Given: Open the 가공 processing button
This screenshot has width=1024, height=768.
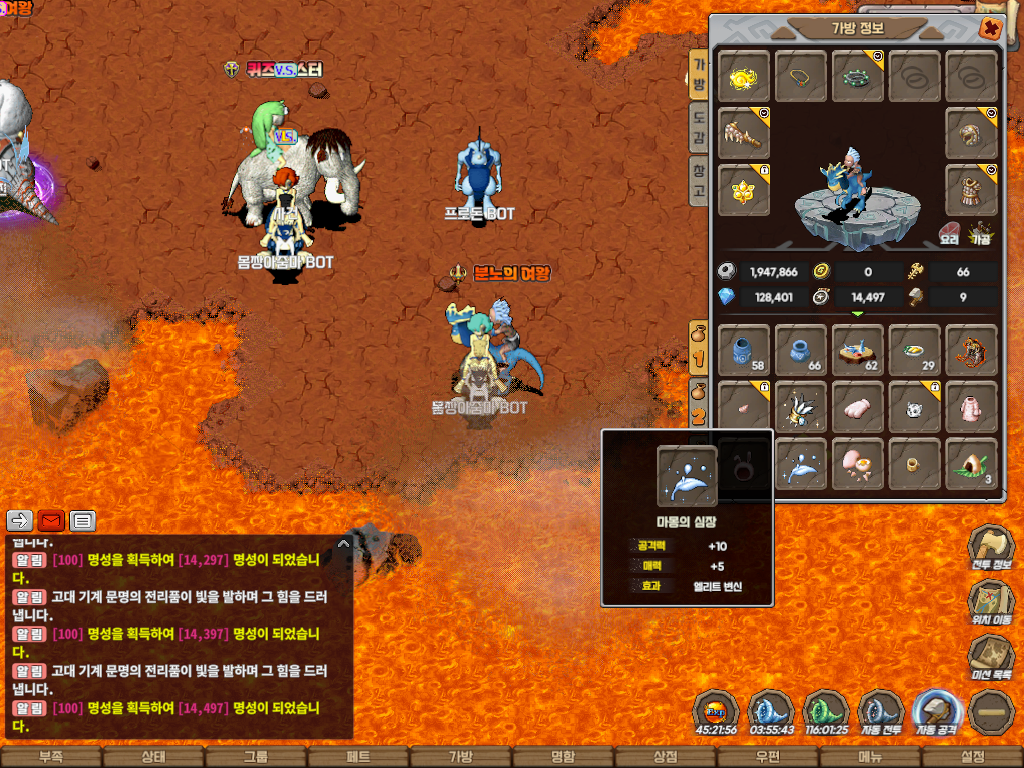Looking at the screenshot, I should coord(979,234).
